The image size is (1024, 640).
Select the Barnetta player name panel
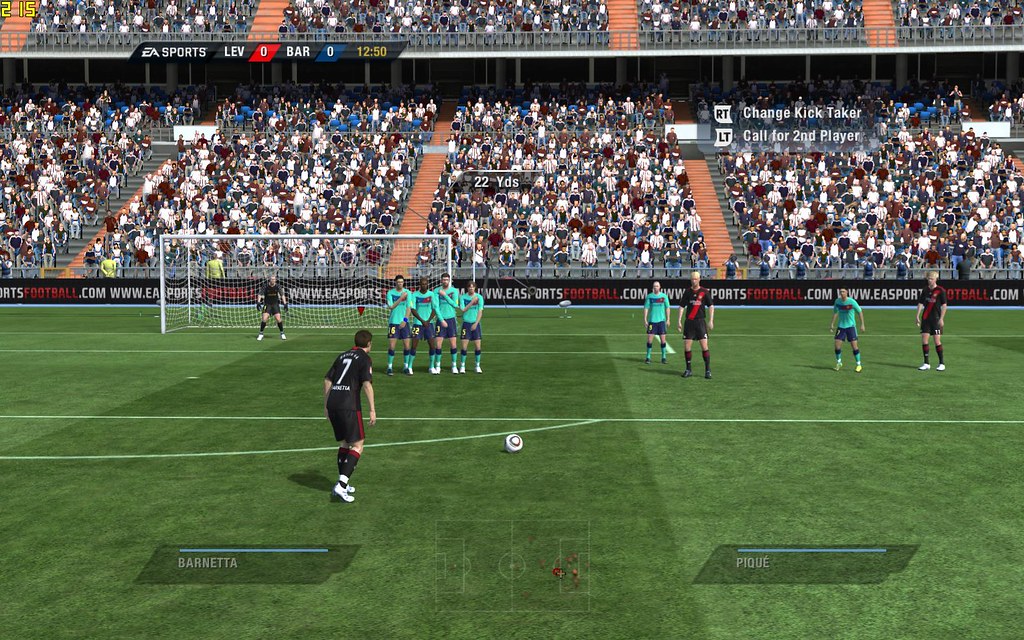[x=248, y=563]
